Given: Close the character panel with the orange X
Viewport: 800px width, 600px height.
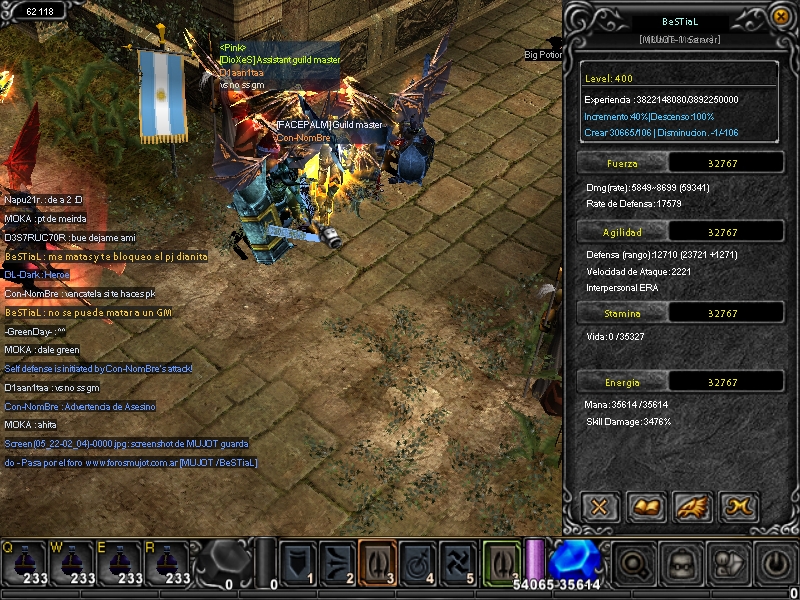Looking at the screenshot, I should tap(781, 16).
